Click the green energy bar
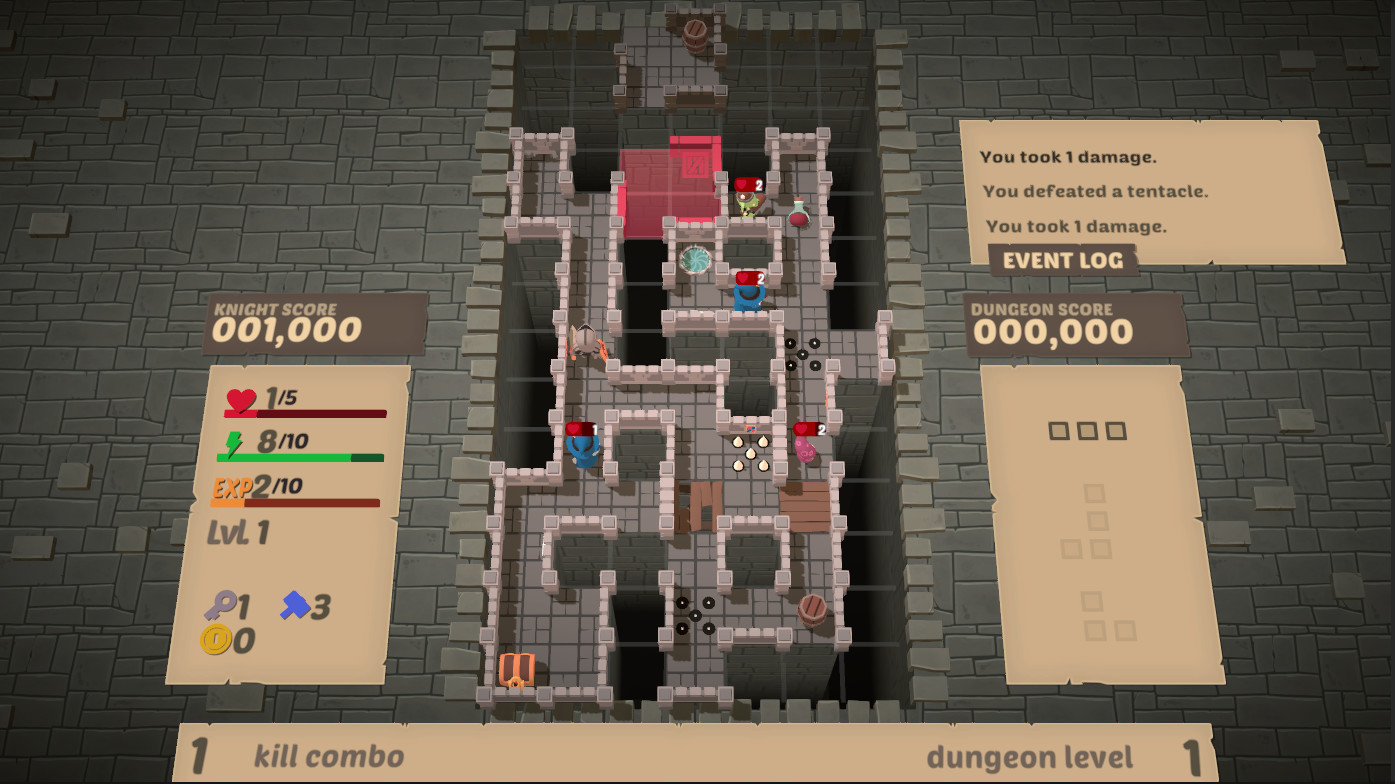Screen dimensions: 1395x784 point(300,455)
